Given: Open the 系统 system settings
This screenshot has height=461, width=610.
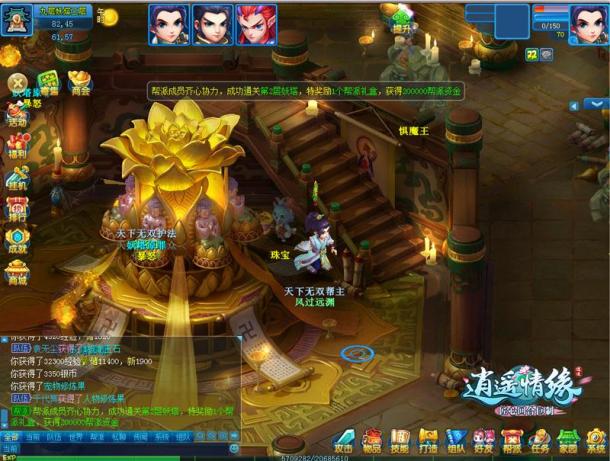Looking at the screenshot, I should tap(595, 441).
